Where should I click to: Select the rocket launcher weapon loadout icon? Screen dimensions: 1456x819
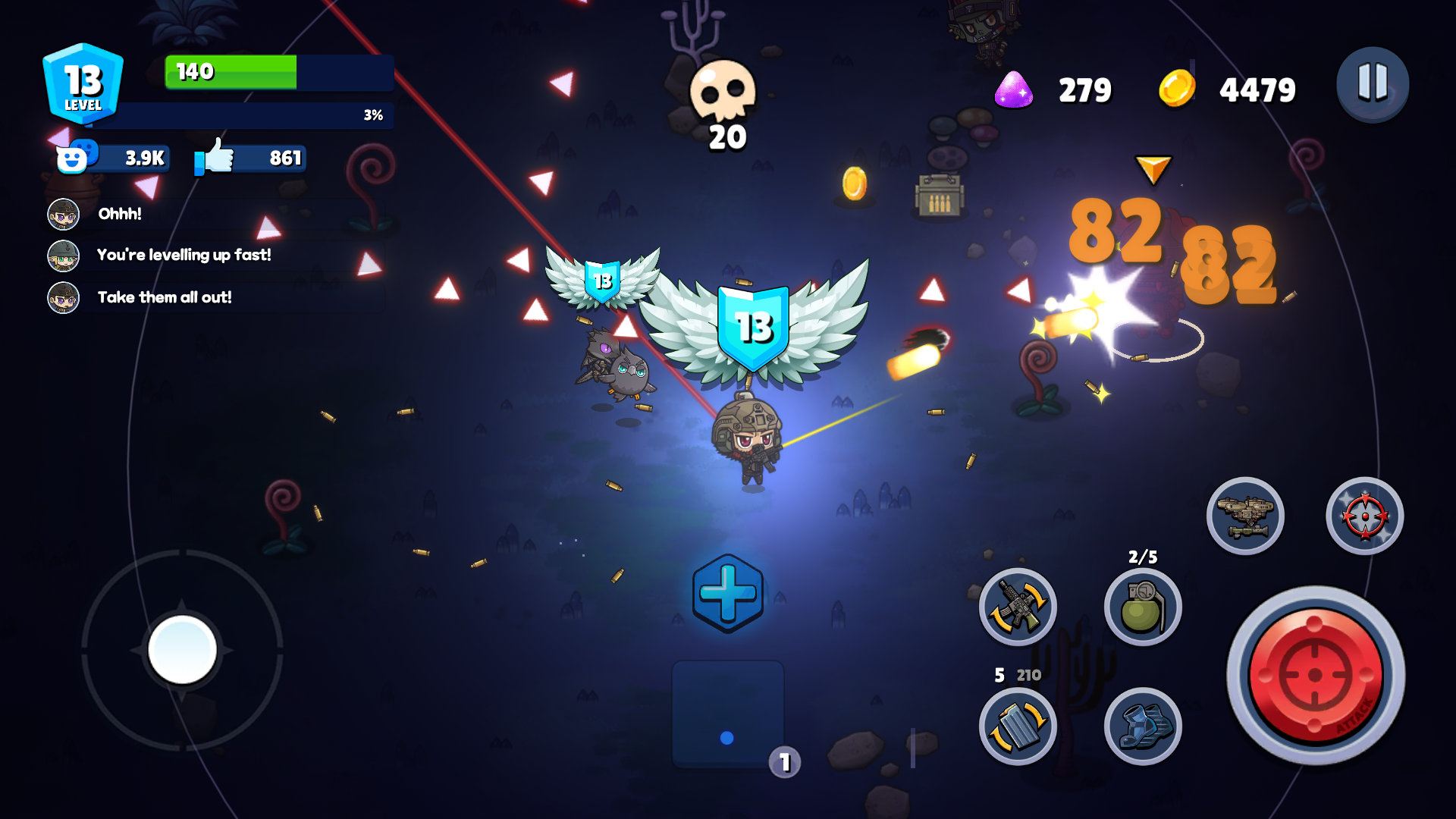click(1246, 516)
